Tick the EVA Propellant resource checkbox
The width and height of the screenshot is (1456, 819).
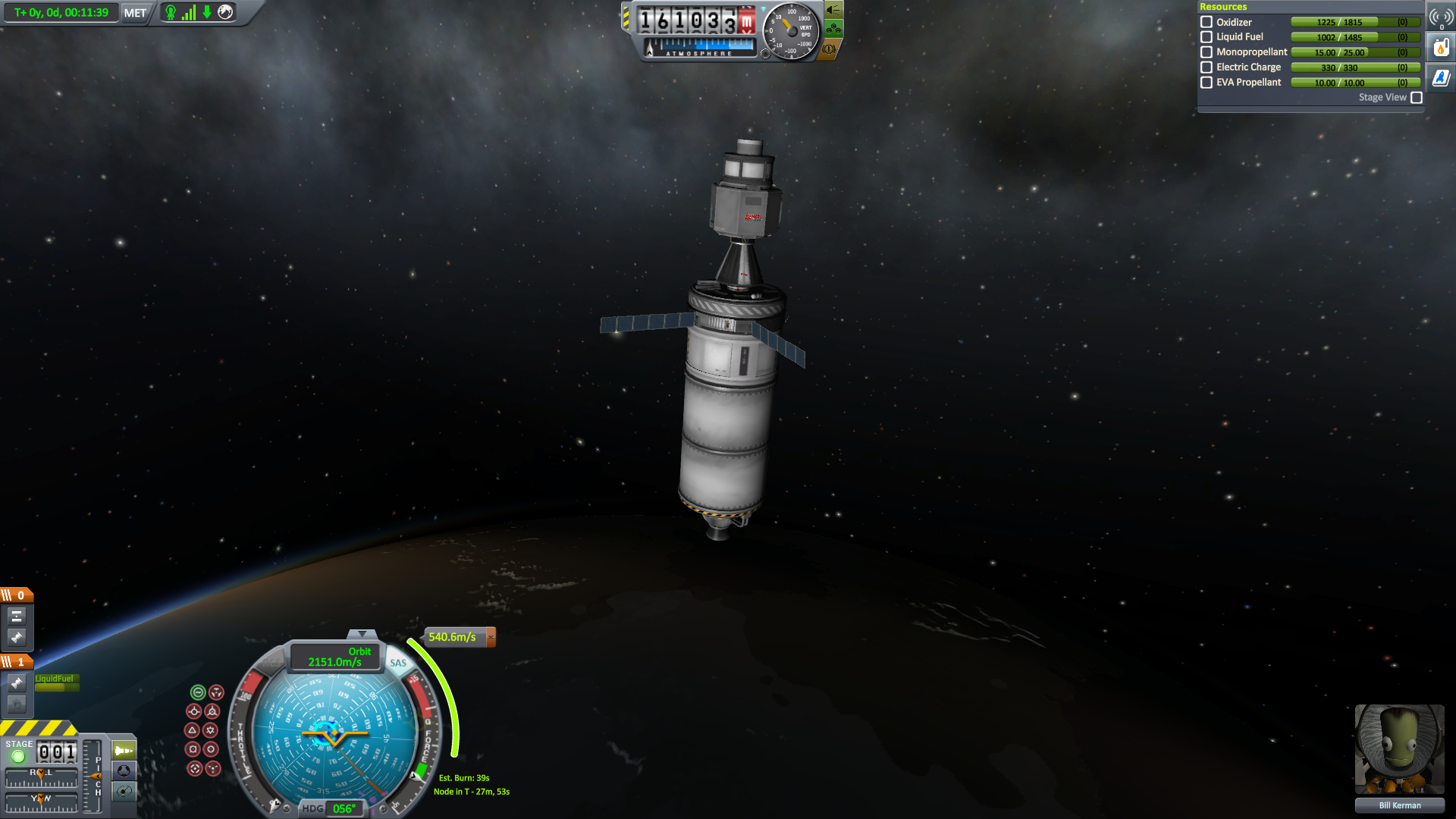click(x=1207, y=83)
